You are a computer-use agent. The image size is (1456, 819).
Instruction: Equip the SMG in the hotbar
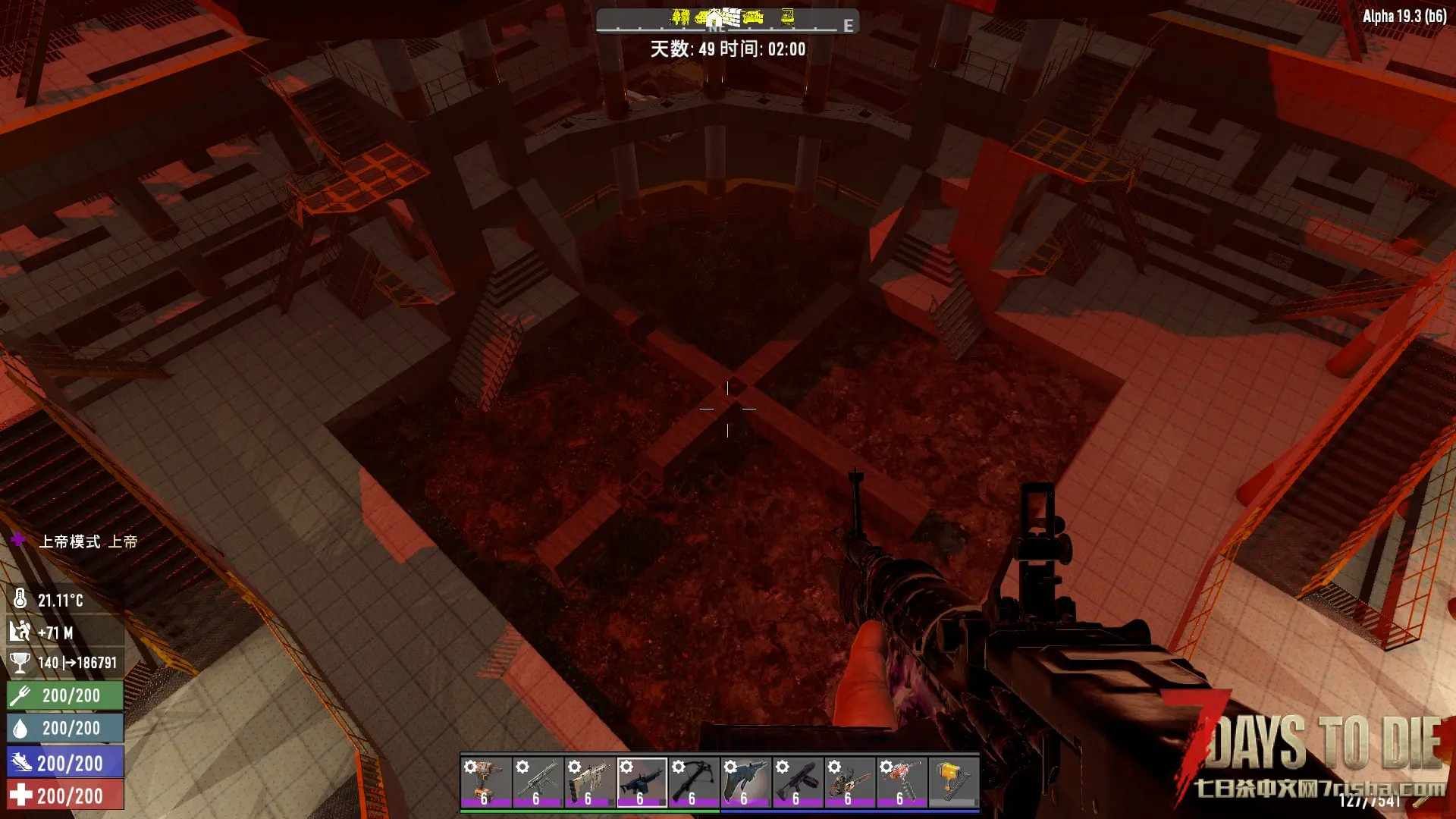[x=538, y=782]
